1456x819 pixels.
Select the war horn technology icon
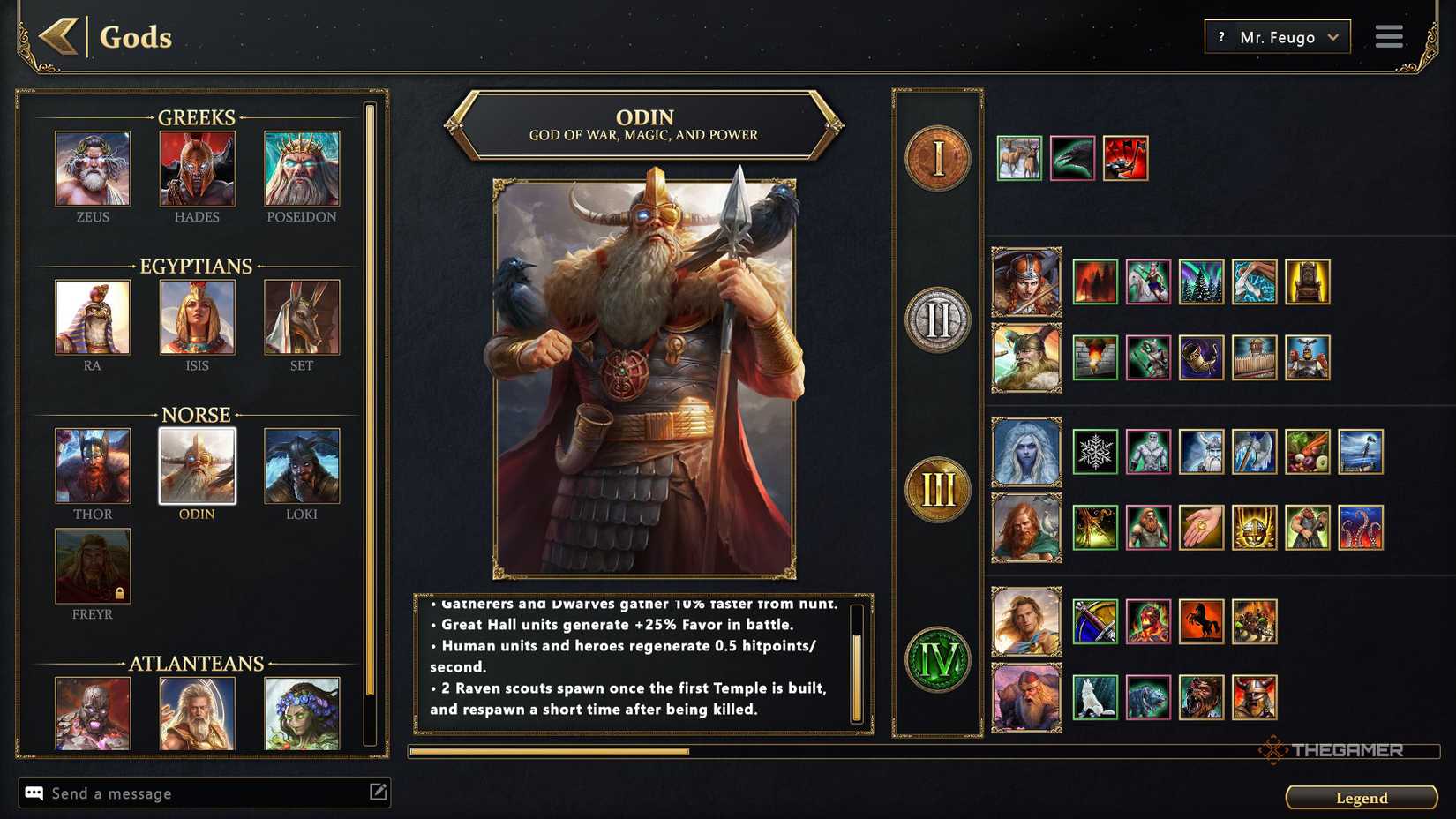tap(1201, 358)
